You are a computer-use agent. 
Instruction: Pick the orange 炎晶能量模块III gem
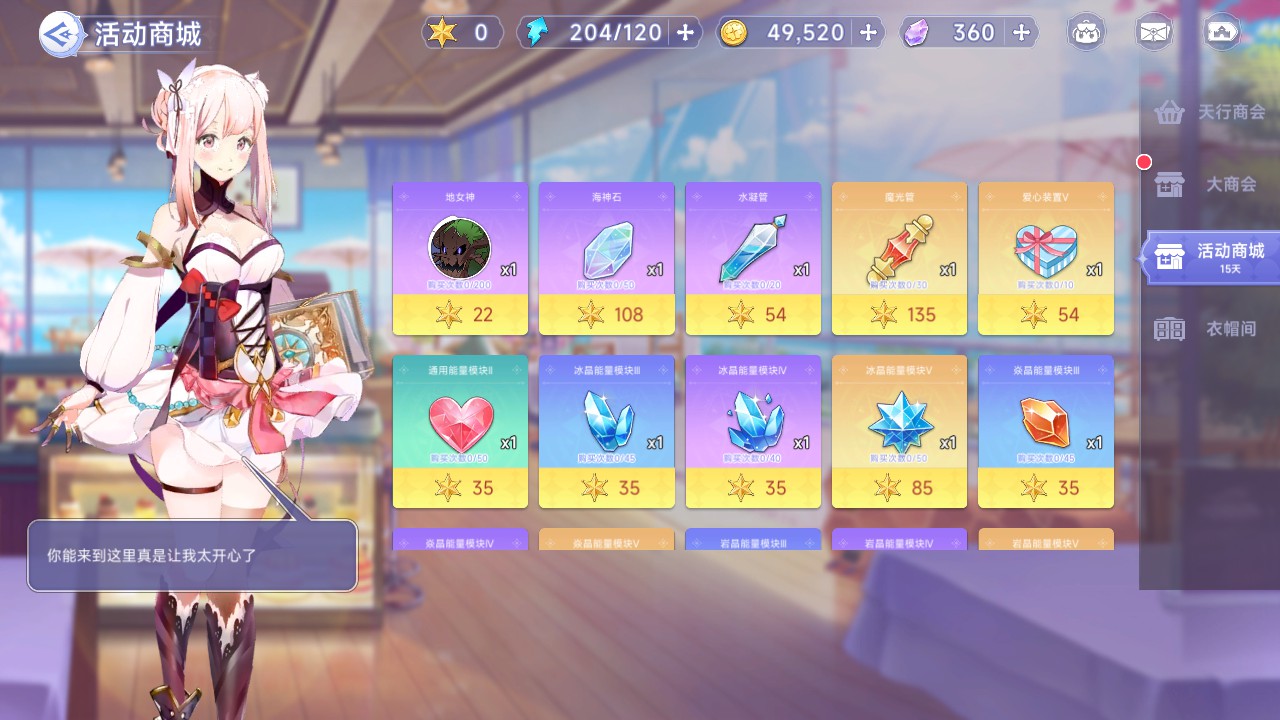[x=1045, y=431]
